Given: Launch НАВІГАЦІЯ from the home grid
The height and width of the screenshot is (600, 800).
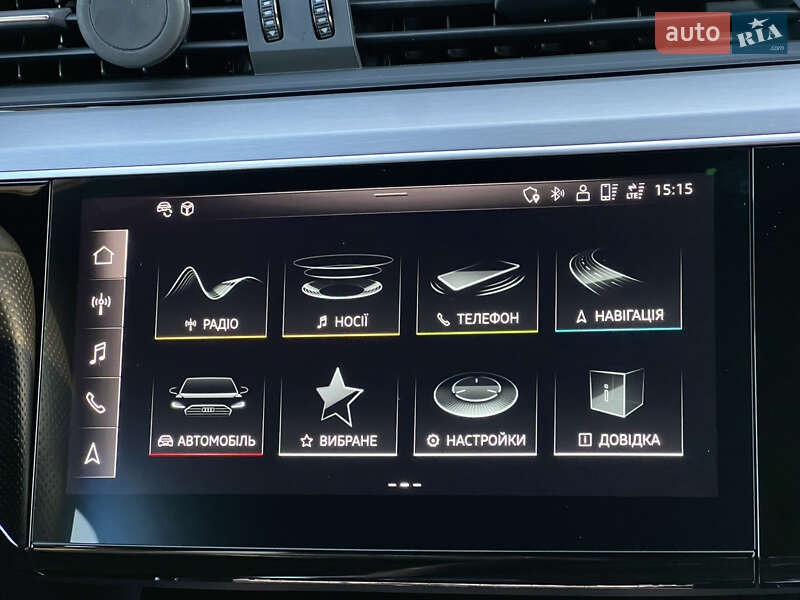Looking at the screenshot, I should (x=619, y=290).
